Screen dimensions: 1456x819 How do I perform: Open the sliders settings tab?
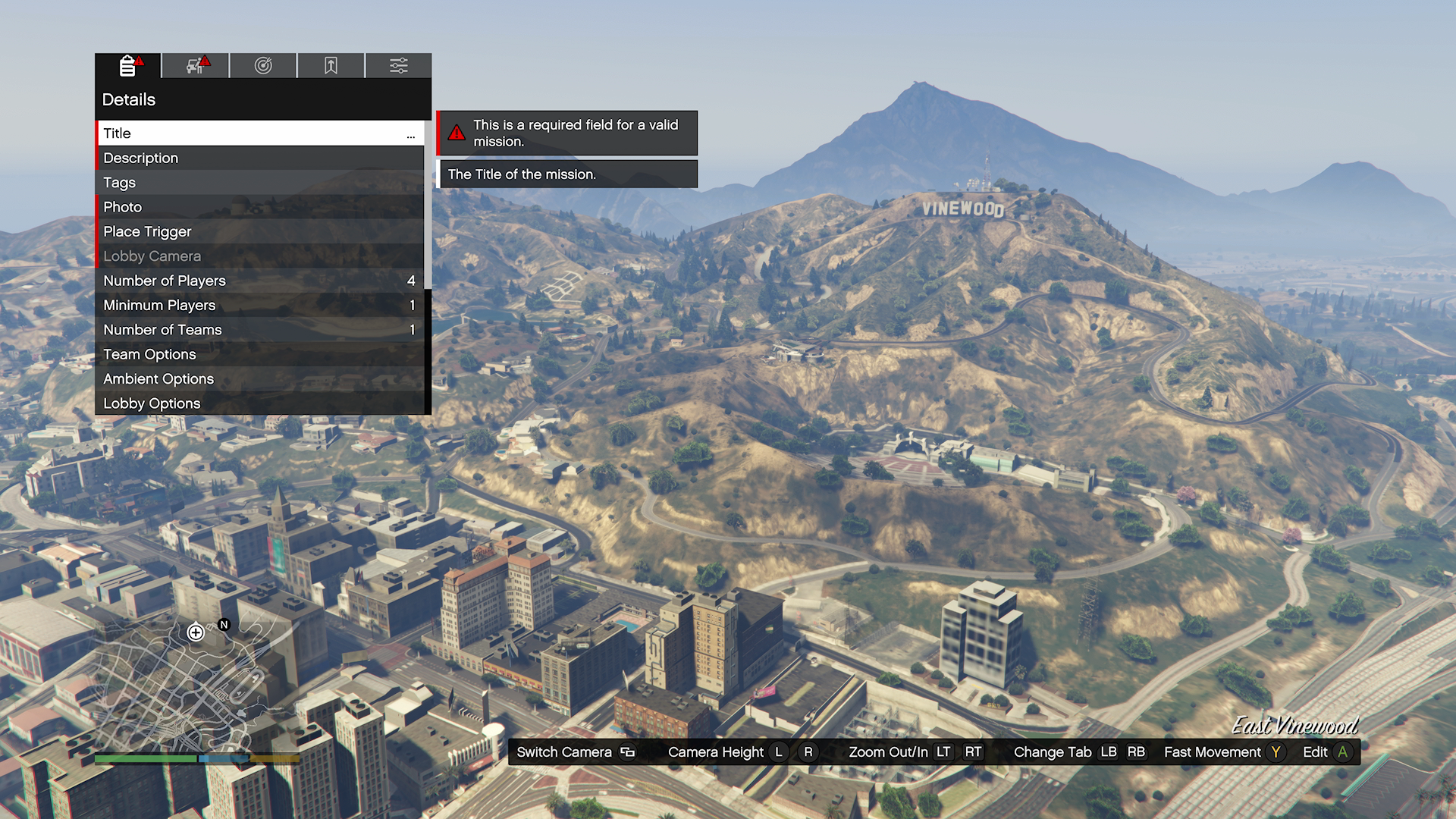pos(399,66)
